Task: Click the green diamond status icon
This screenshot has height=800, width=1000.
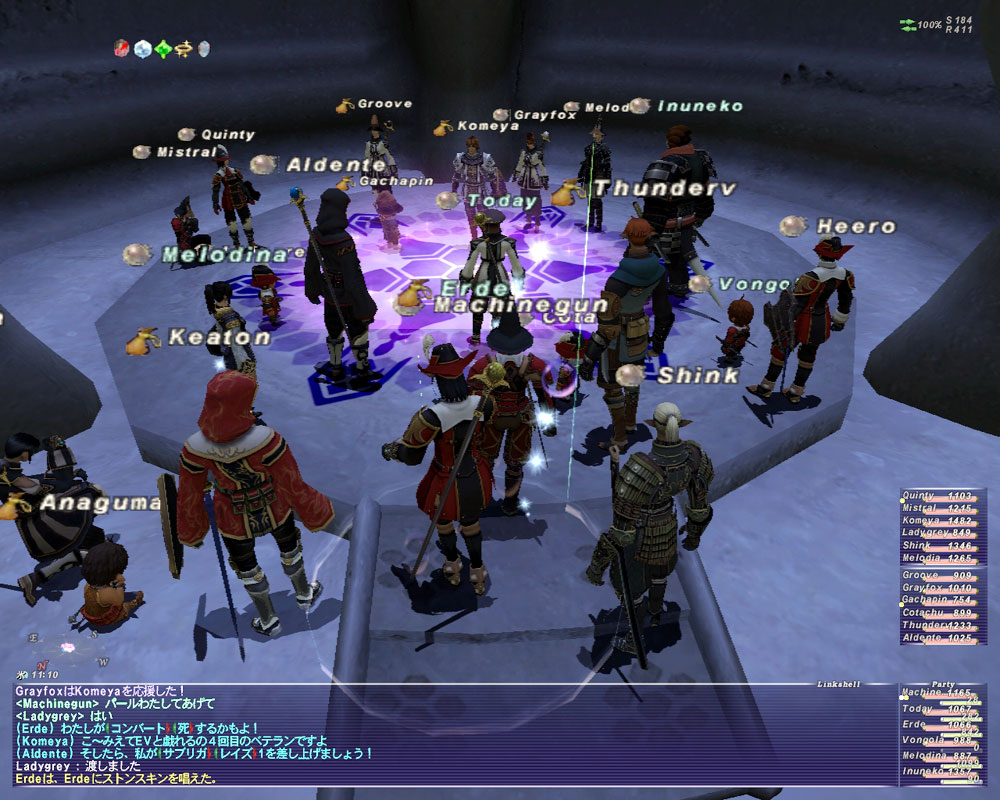Action: click(x=162, y=48)
